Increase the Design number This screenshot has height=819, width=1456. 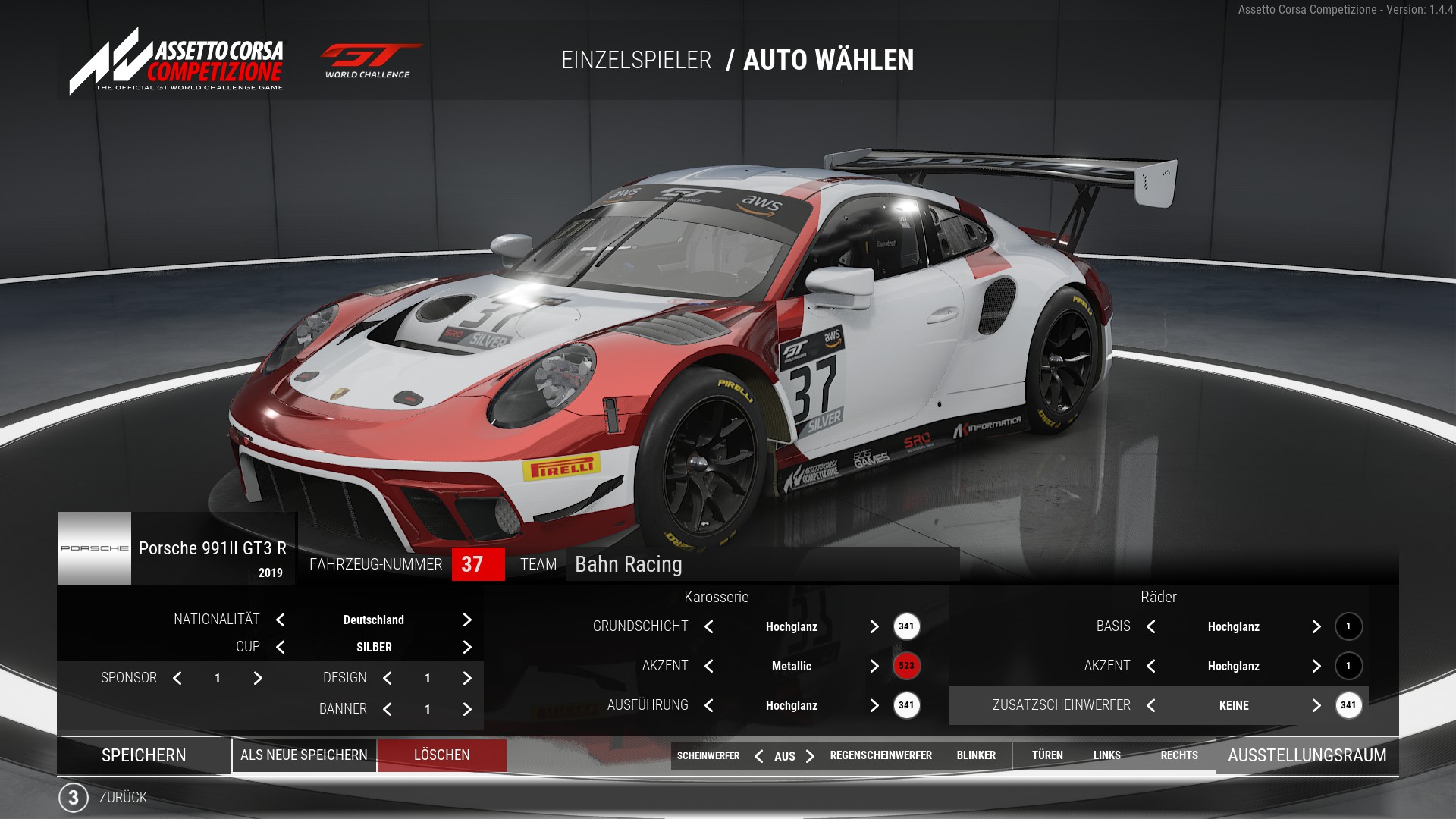[x=467, y=678]
